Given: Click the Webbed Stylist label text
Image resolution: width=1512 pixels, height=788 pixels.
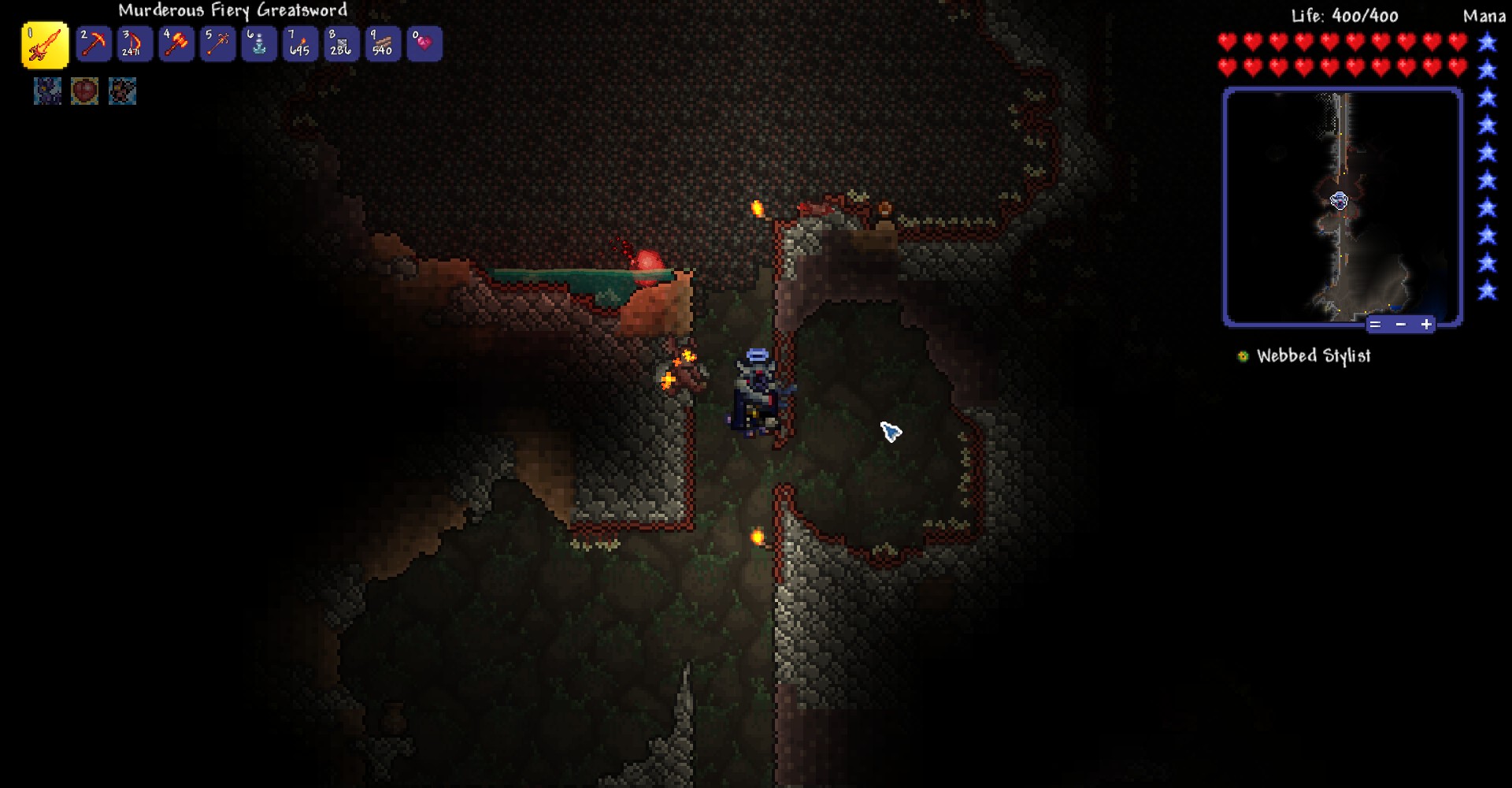Looking at the screenshot, I should point(1313,355).
